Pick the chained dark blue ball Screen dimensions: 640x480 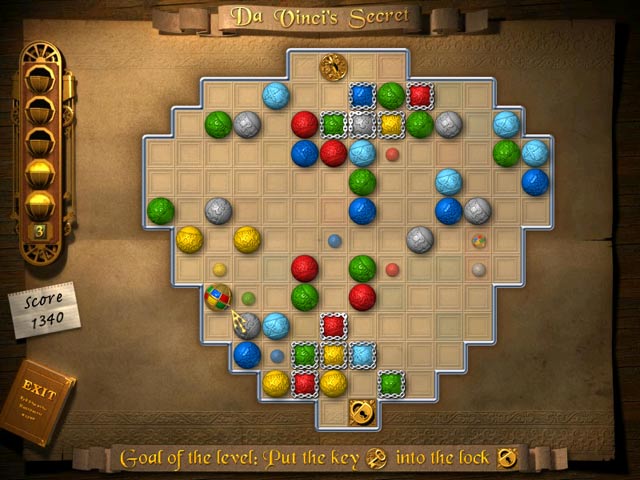362,96
